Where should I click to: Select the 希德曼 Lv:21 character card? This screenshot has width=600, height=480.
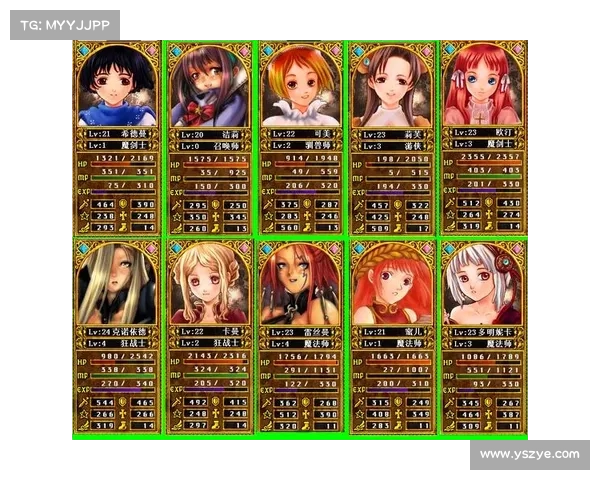point(117,137)
